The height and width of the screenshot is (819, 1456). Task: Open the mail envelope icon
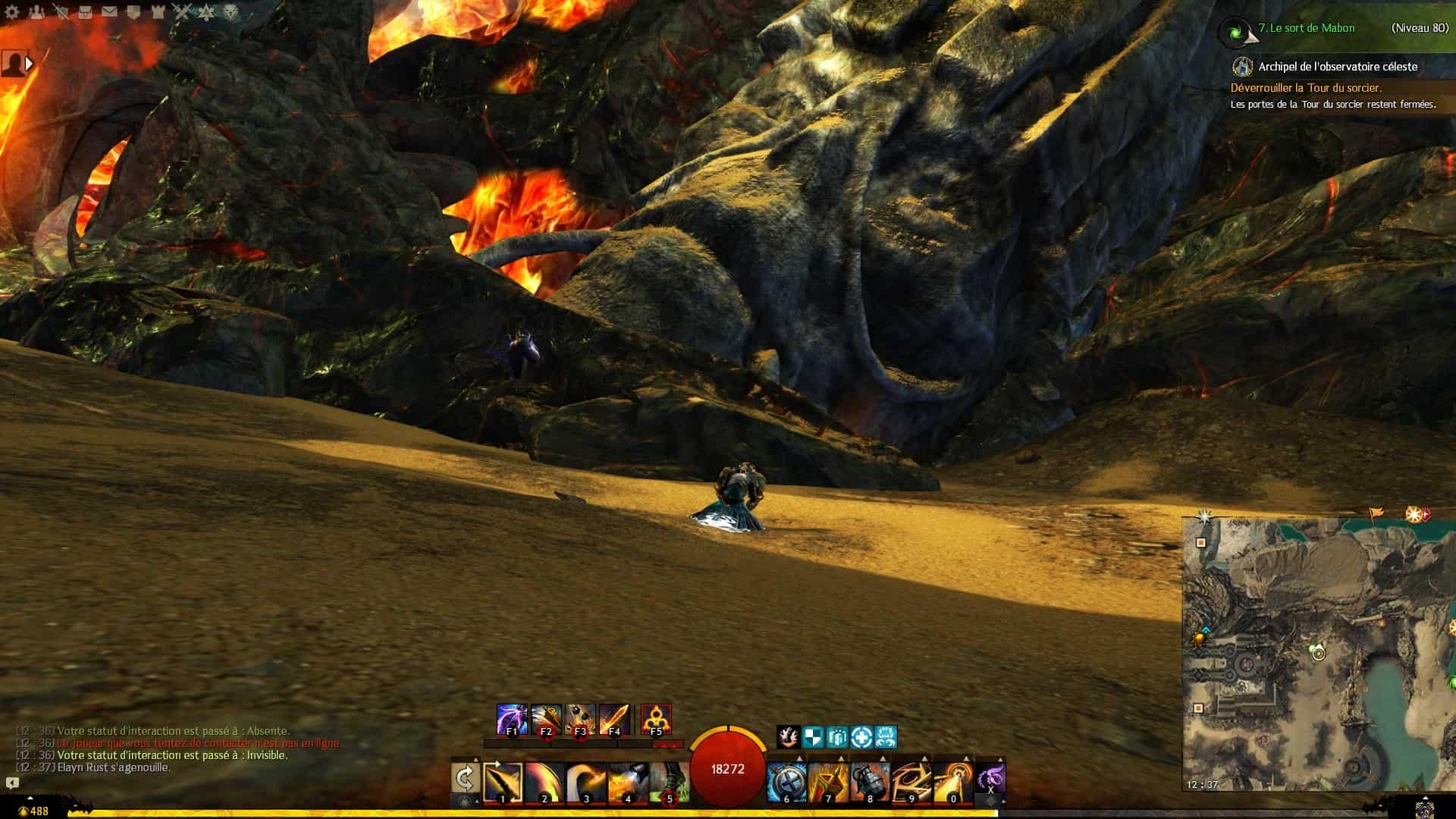point(109,12)
